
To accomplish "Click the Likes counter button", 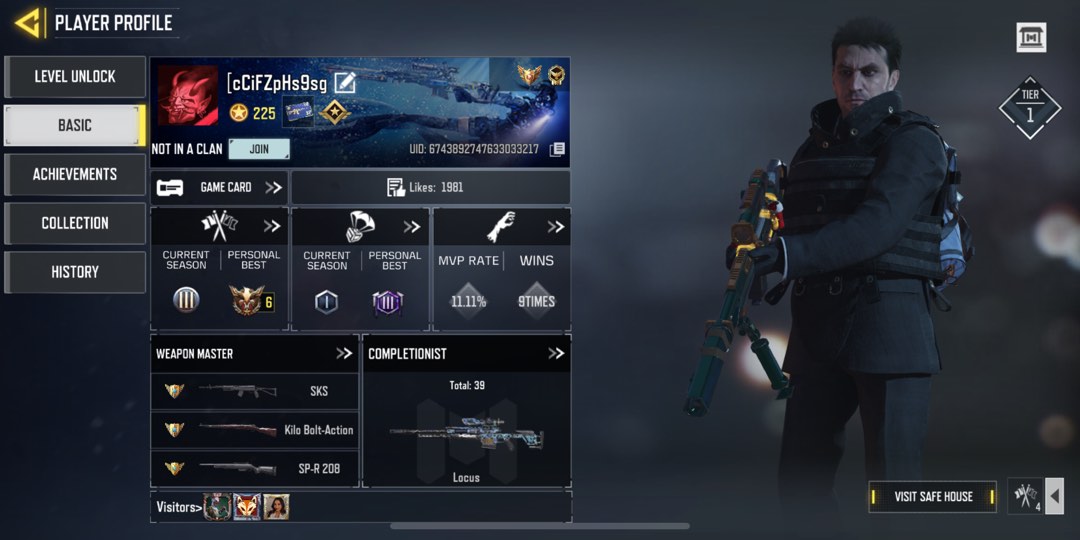I will 430,187.
